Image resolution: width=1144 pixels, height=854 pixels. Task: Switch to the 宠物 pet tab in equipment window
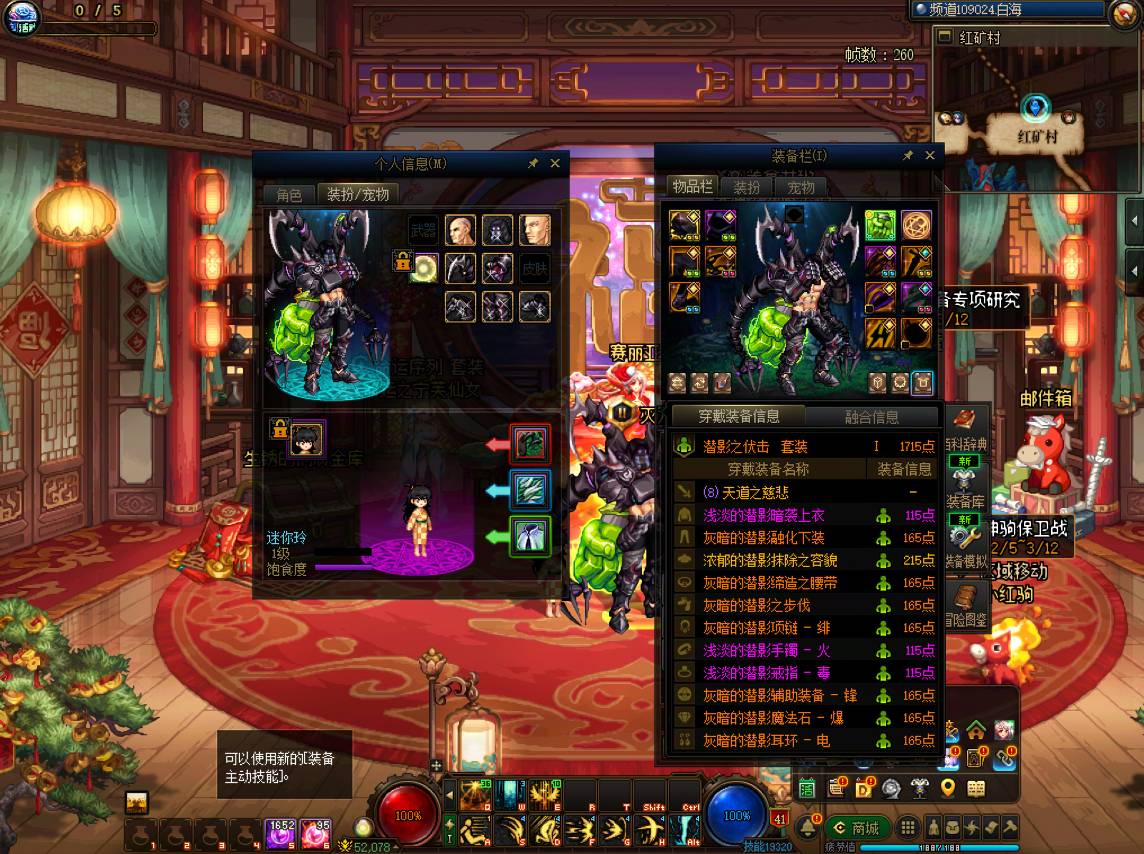click(x=801, y=187)
